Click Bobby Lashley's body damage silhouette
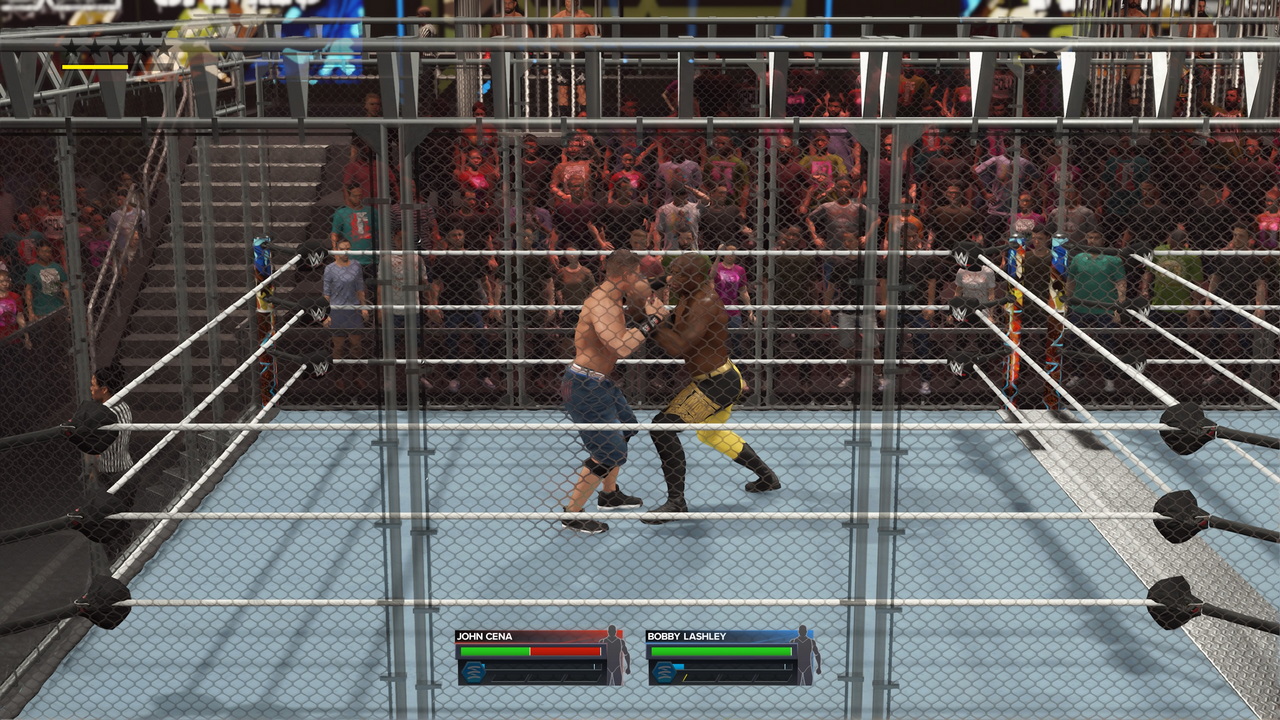The height and width of the screenshot is (720, 1280). [x=806, y=655]
